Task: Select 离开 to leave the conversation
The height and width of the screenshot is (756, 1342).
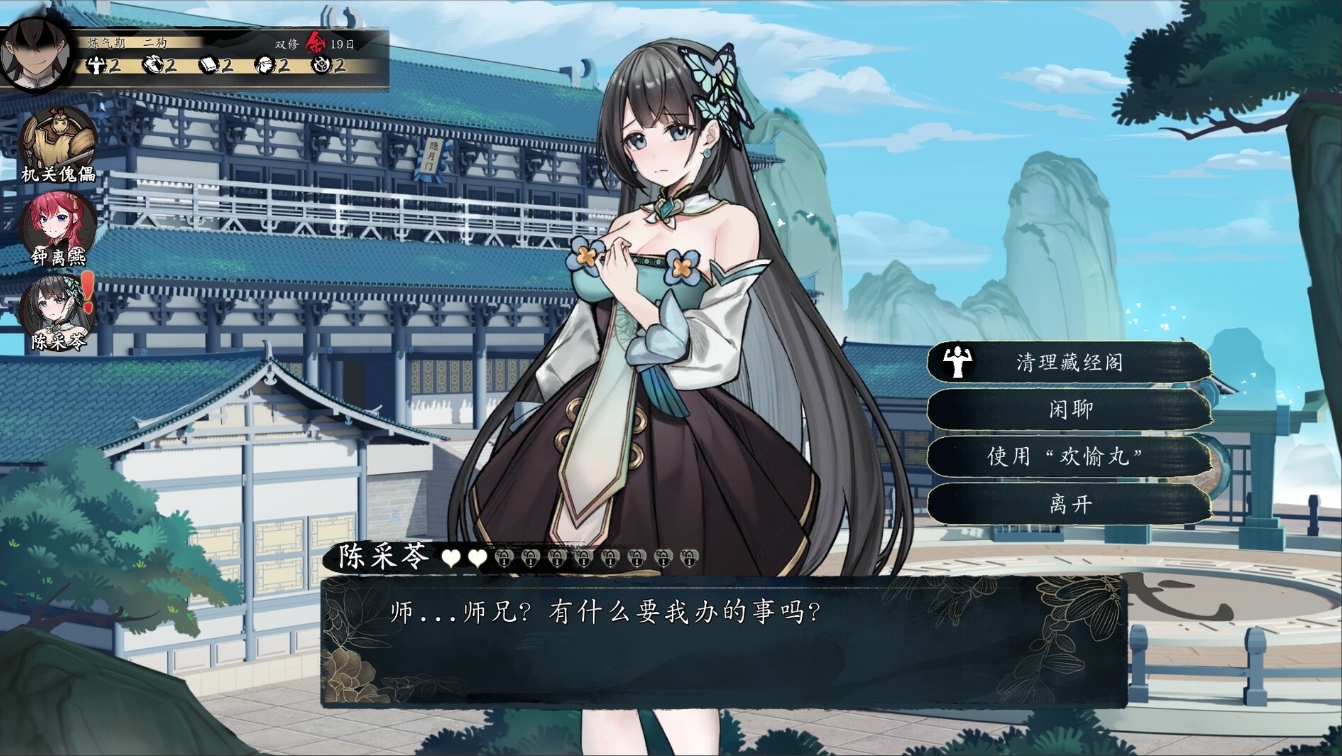Action: (1068, 504)
